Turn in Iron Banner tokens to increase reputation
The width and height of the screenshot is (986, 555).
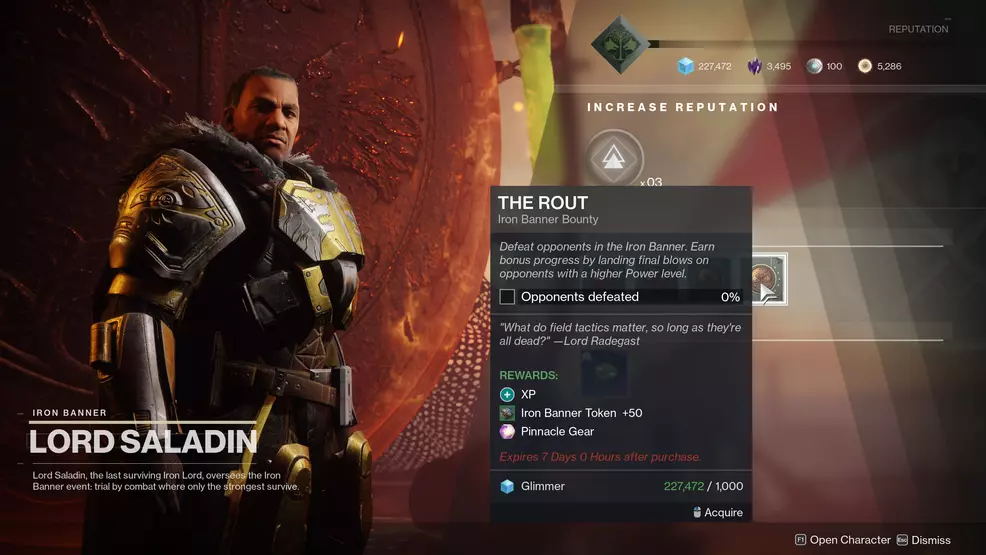pos(615,158)
